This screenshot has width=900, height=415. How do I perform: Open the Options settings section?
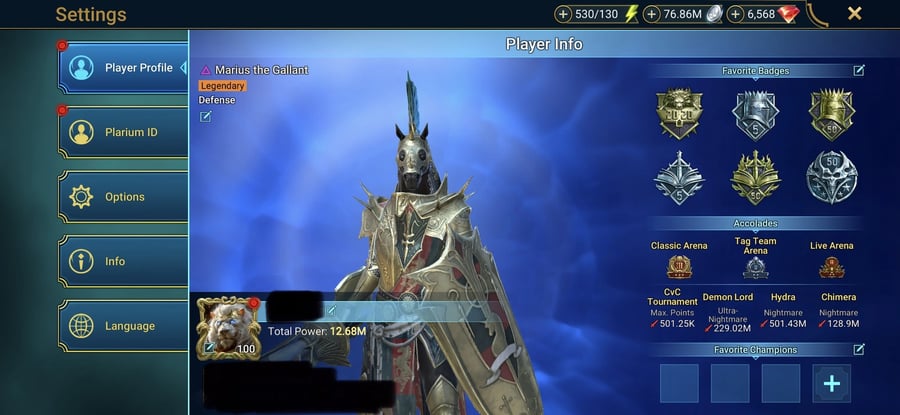click(x=123, y=197)
